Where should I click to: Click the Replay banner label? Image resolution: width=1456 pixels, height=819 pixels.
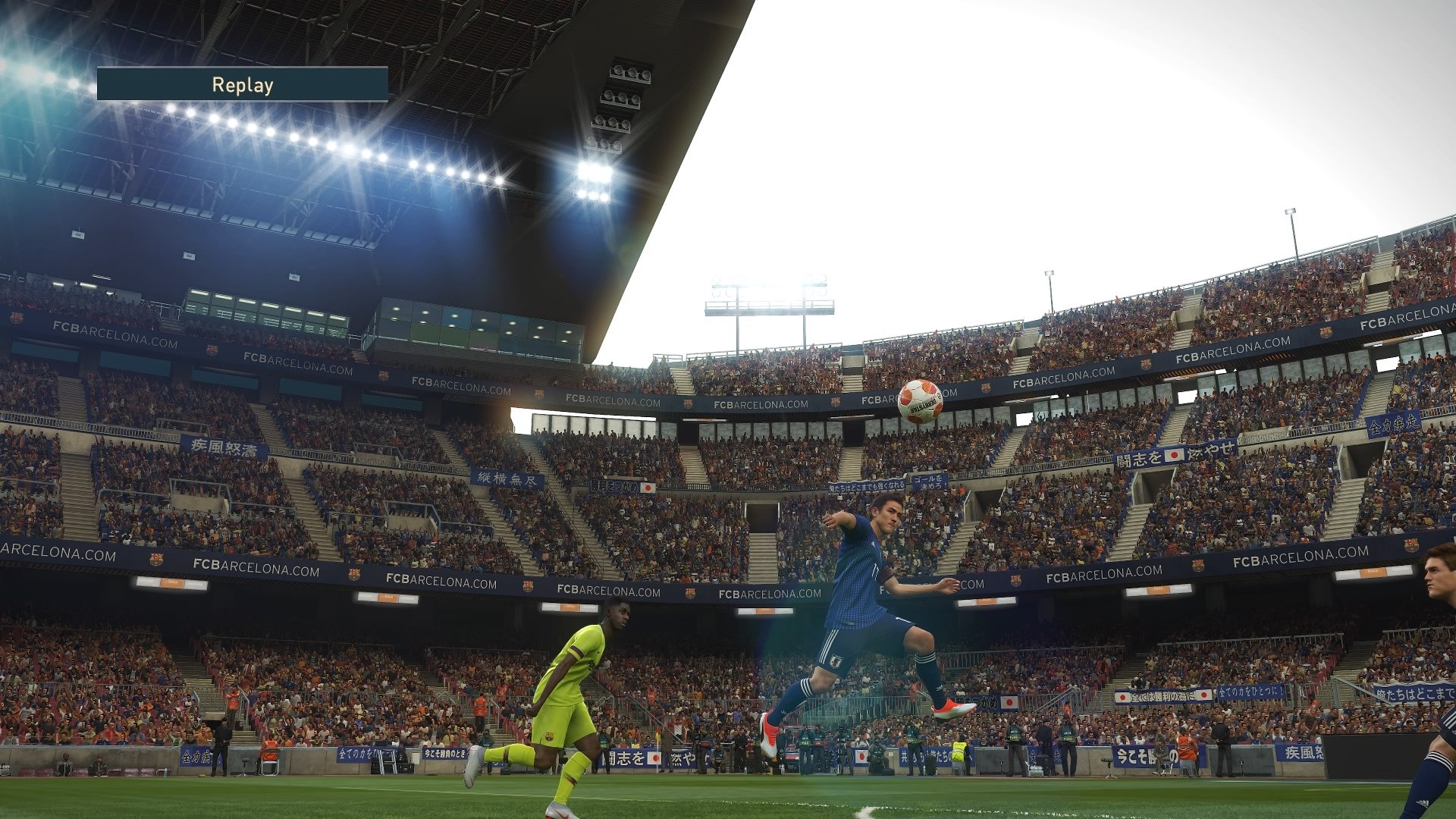(241, 86)
